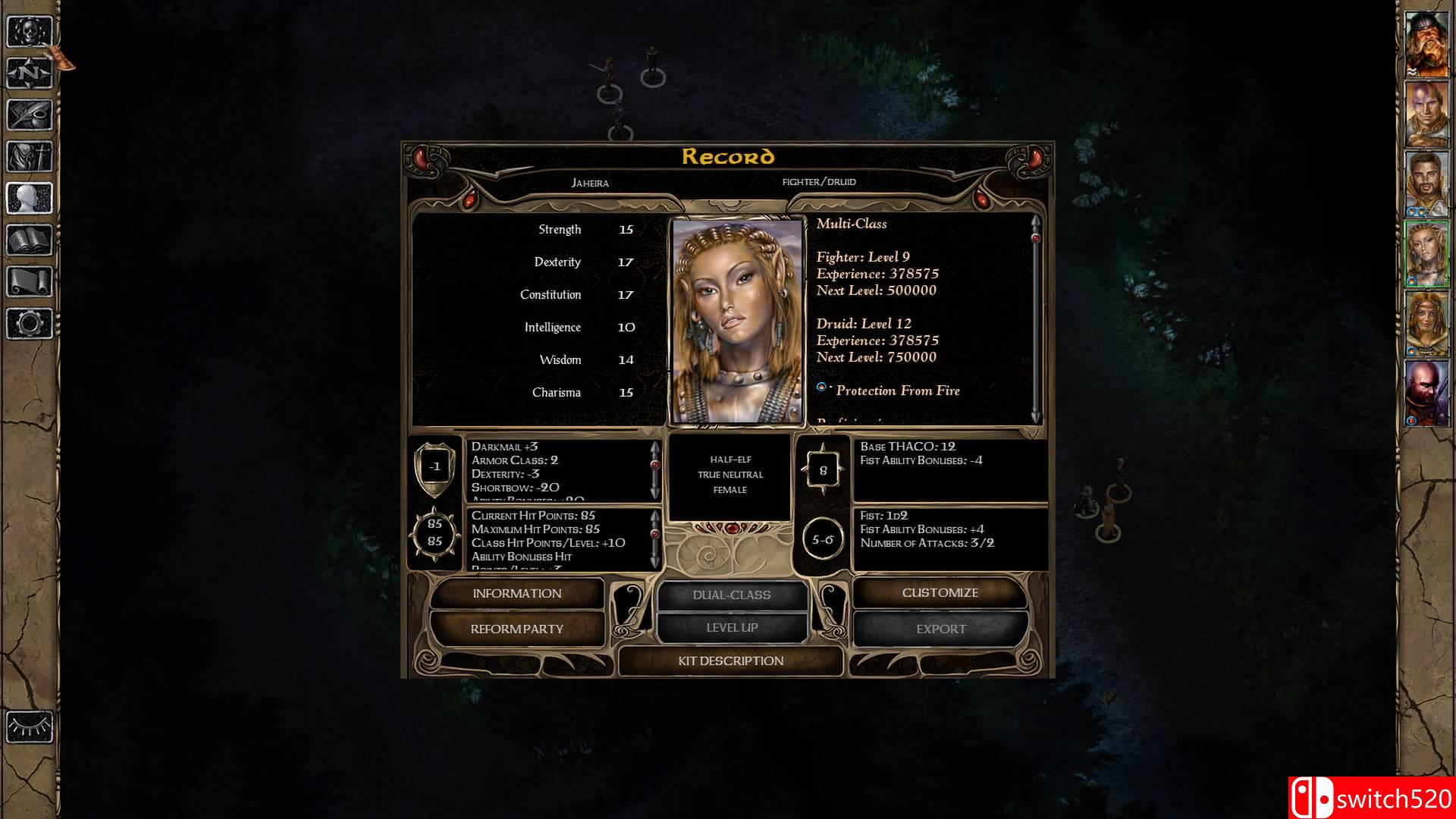Screen dimensions: 1456x819
Task: Open the Information panel
Action: tap(516, 594)
